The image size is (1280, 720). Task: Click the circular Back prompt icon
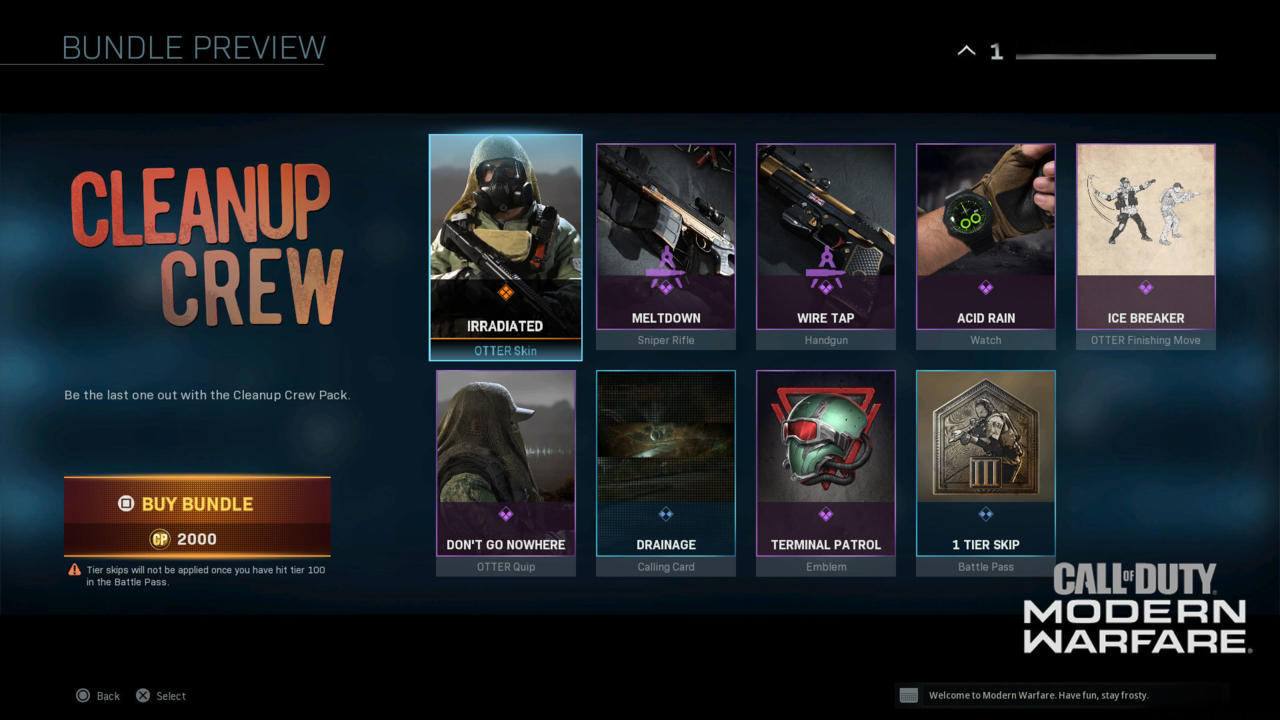coord(85,695)
